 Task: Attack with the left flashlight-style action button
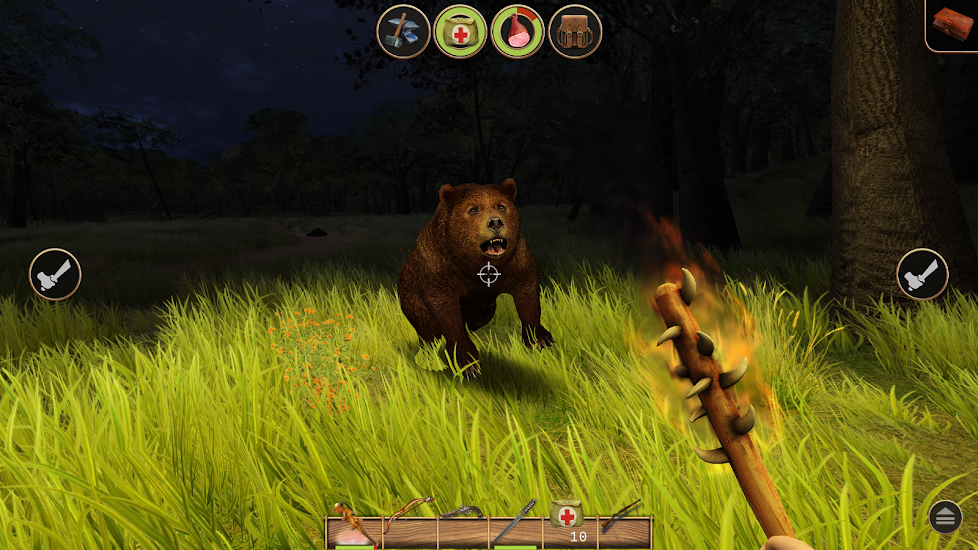55,274
